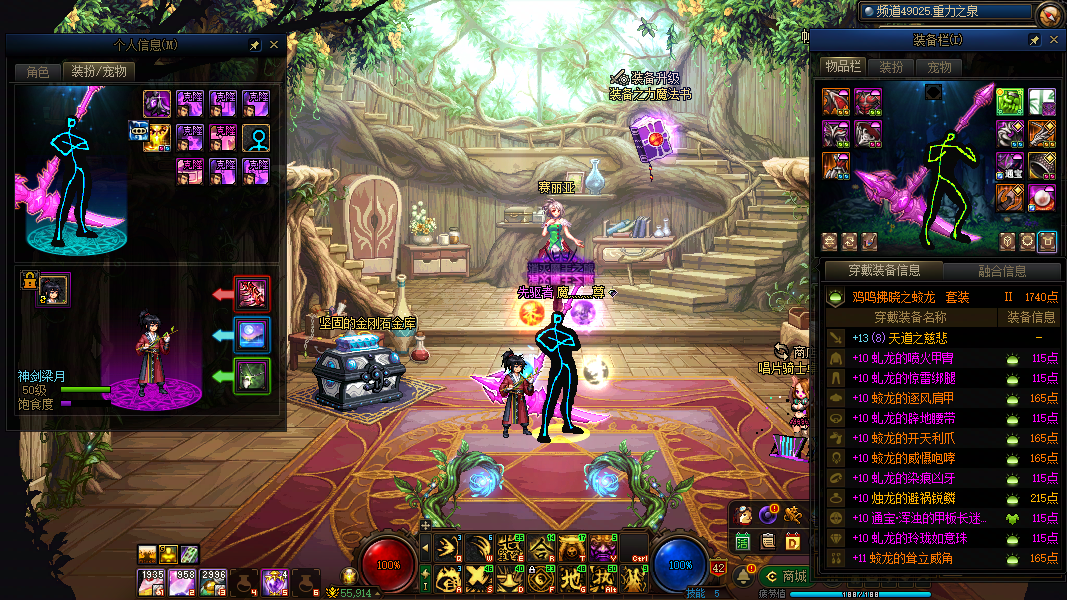1067x600 pixels.
Task: Click the blue moon pet skill icon
Action: coord(251,335)
